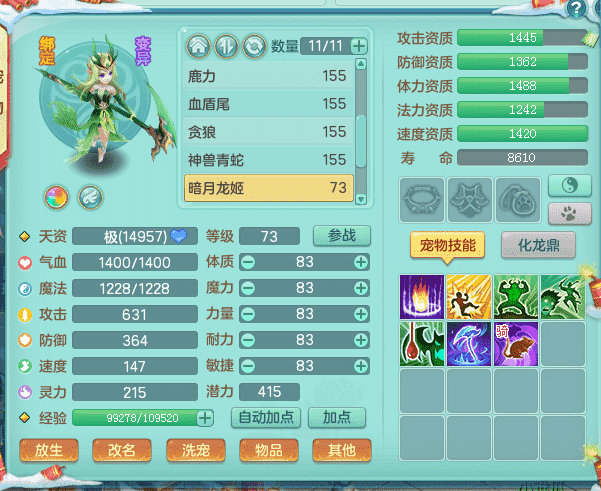
Task: Rename the pet using 改名
Action: (x=121, y=450)
